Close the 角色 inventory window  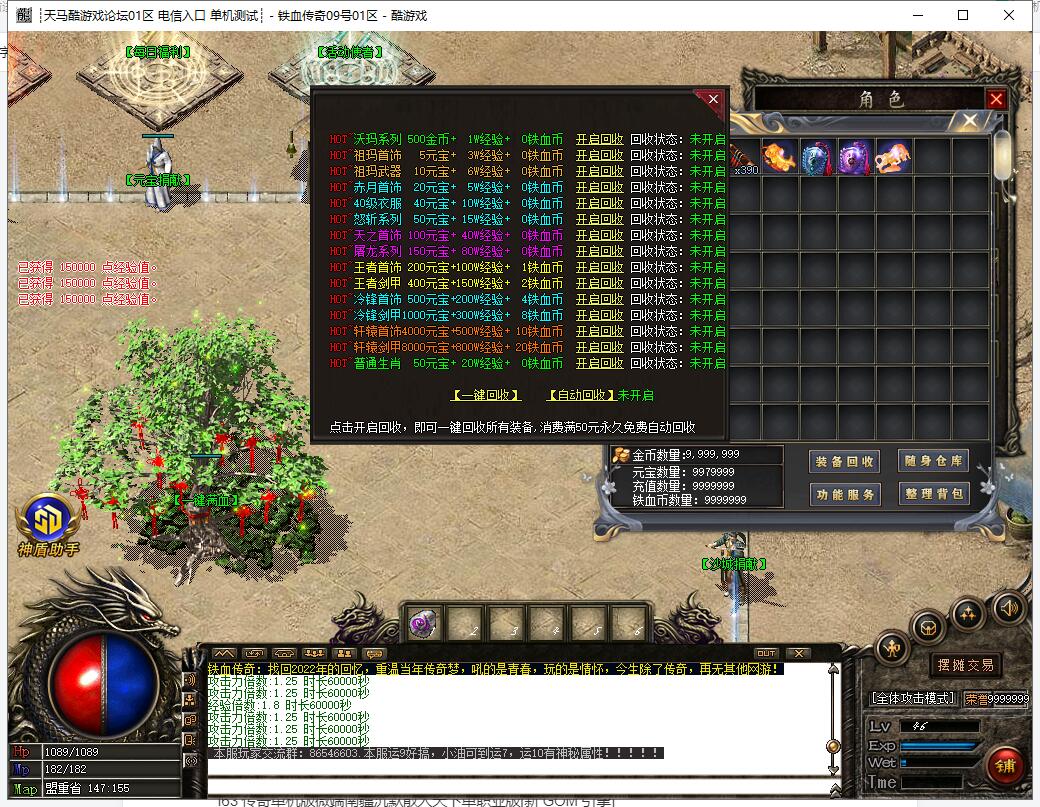tap(995, 99)
